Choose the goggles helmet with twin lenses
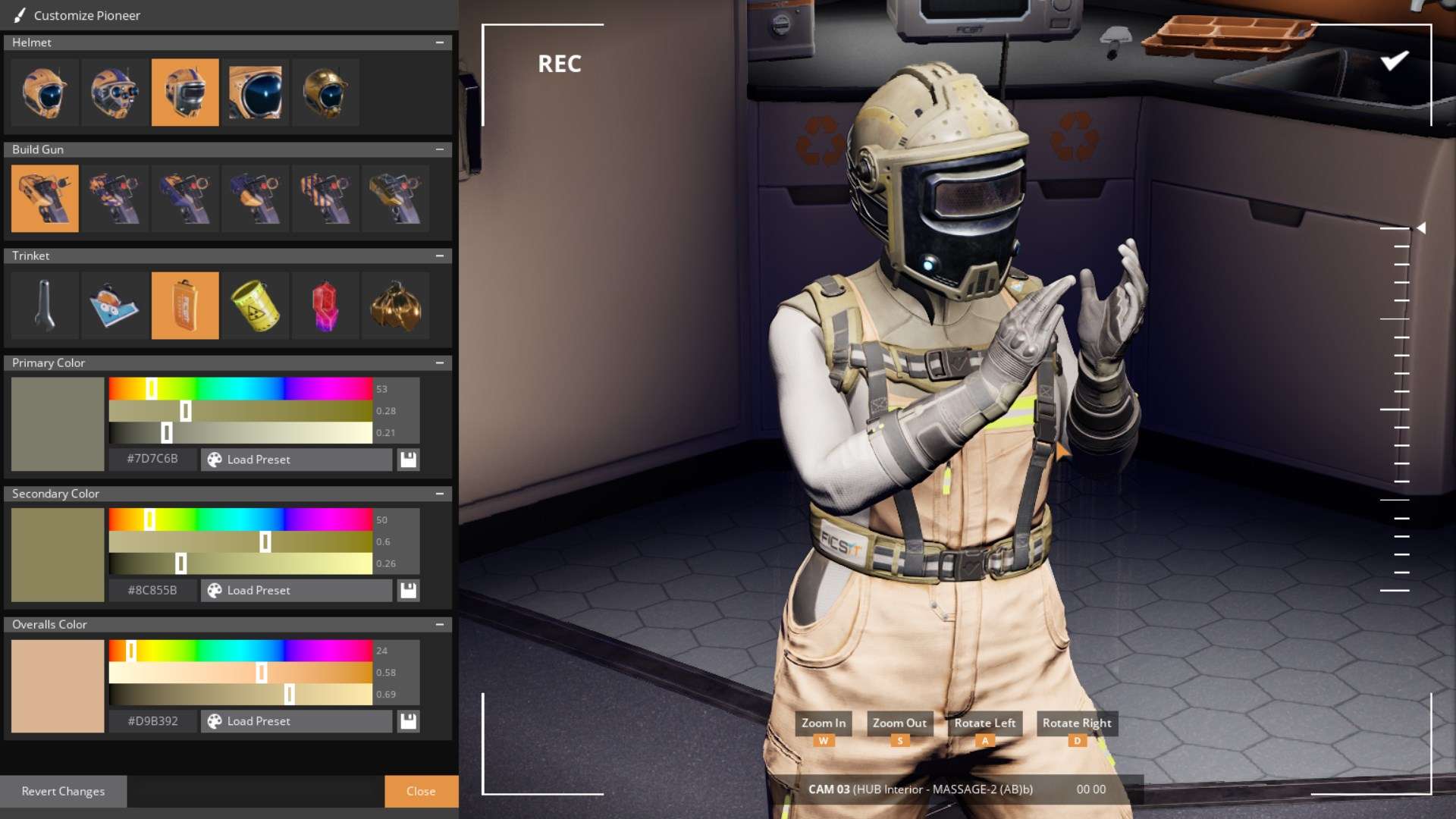1456x819 pixels. [115, 93]
